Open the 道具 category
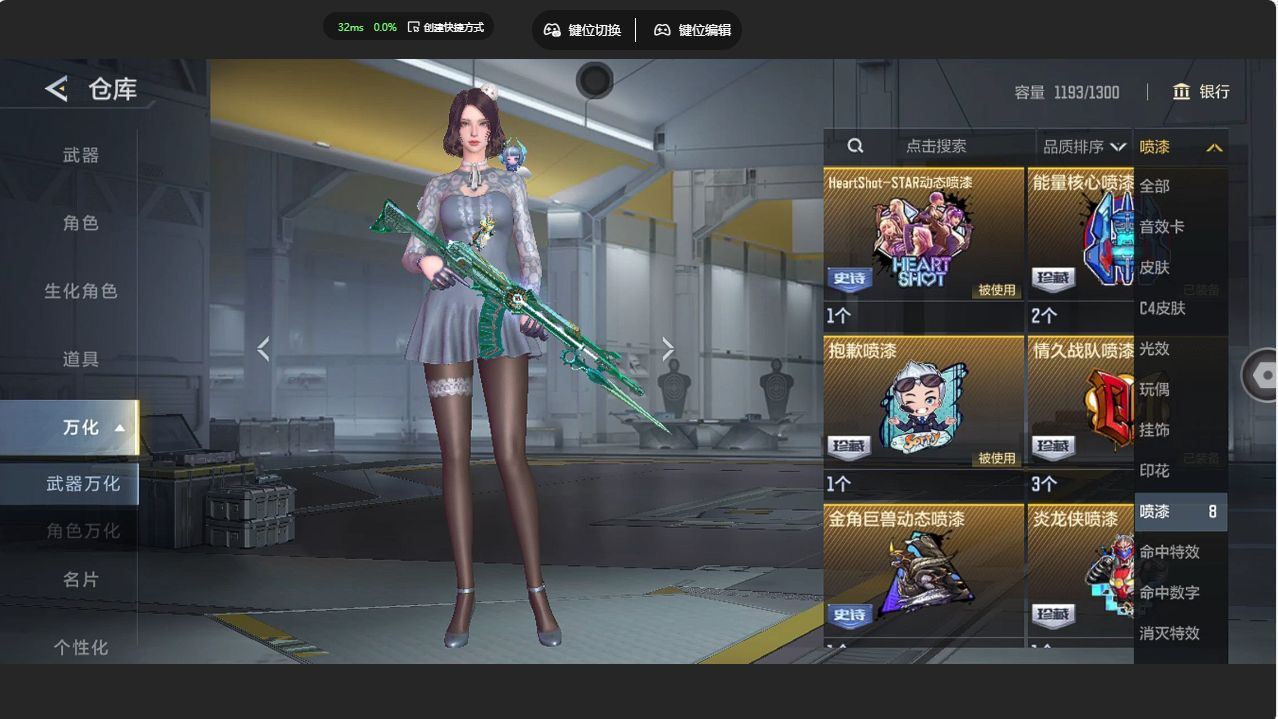Image resolution: width=1278 pixels, height=719 pixels. pyautogui.click(x=81, y=359)
